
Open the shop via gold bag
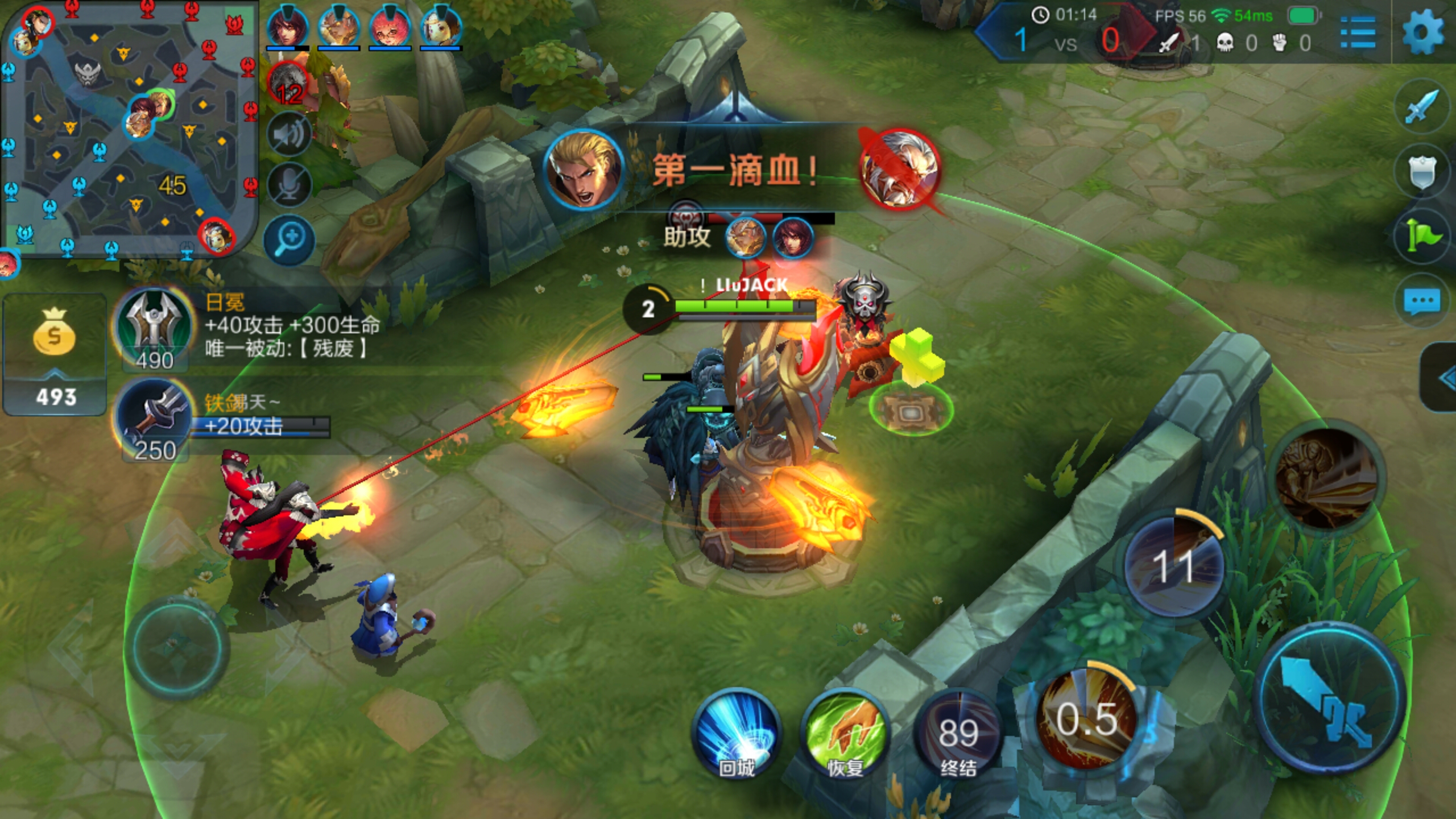pos(55,353)
